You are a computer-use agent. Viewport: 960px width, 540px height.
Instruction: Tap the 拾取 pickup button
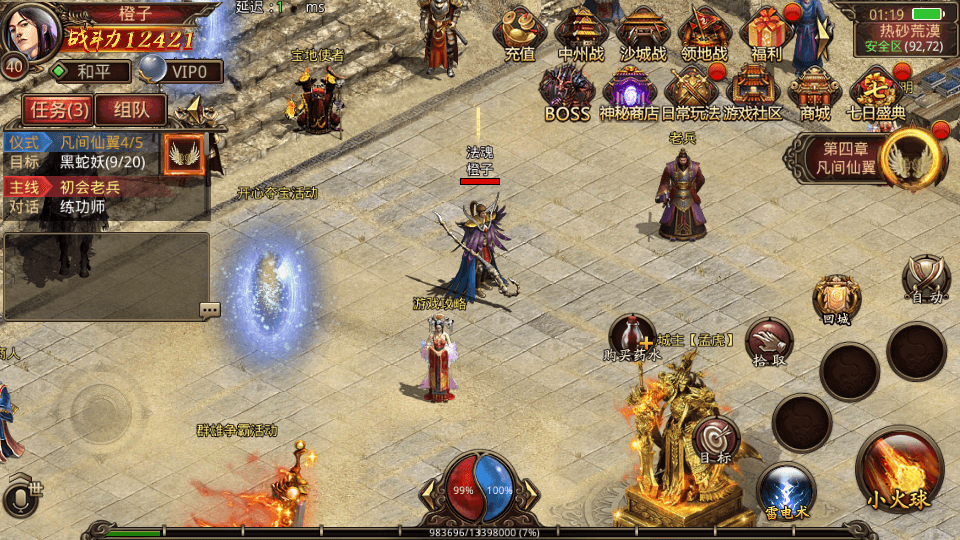coord(768,341)
